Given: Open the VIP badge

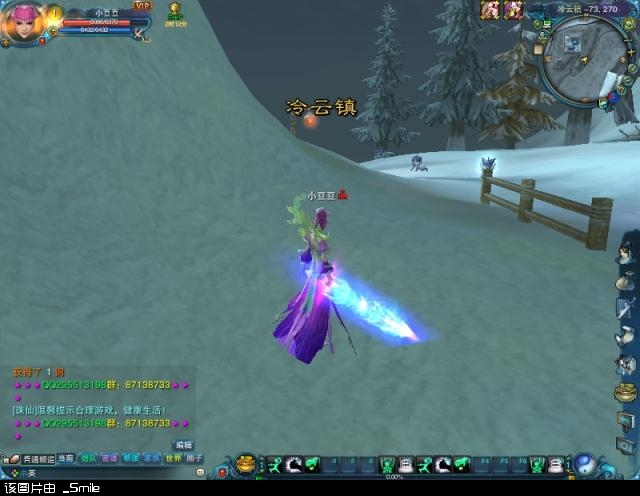Looking at the screenshot, I should pyautogui.click(x=141, y=6).
